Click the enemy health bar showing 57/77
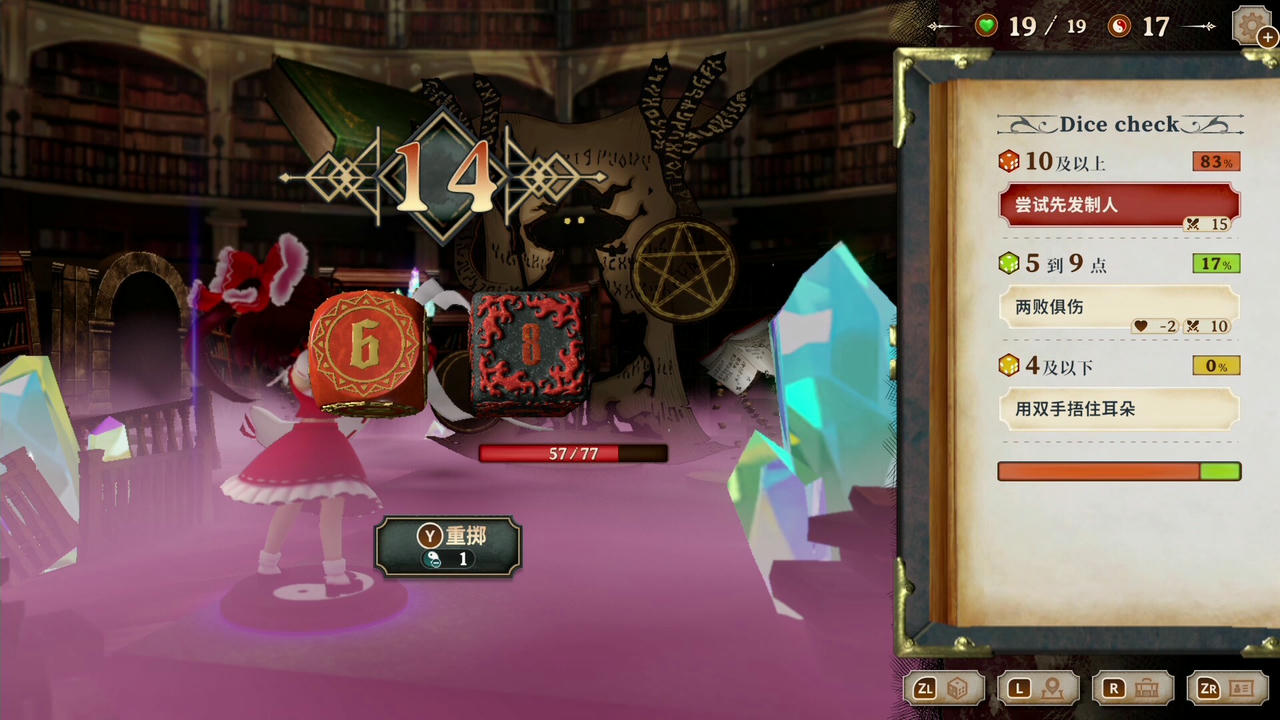This screenshot has width=1280, height=720. click(572, 453)
